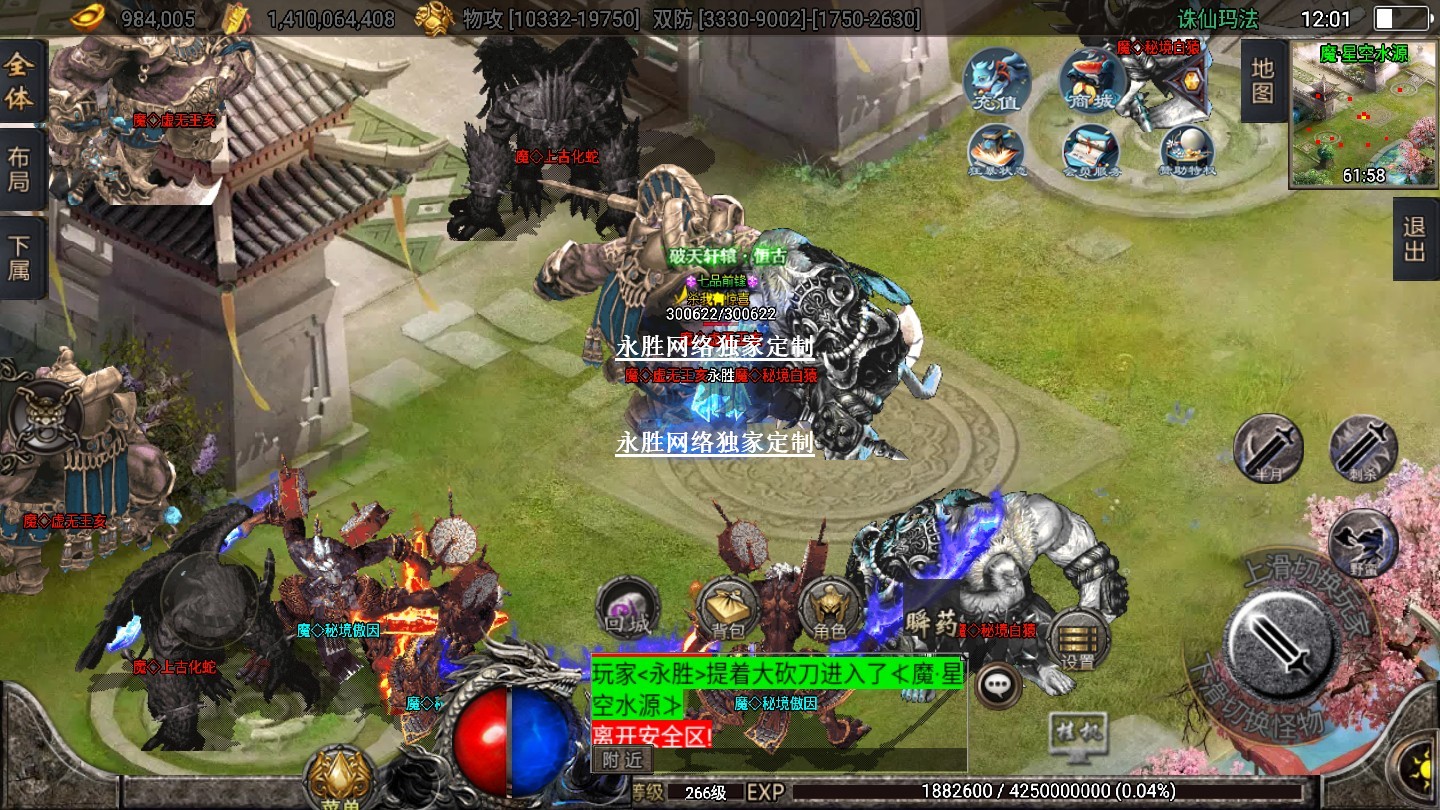This screenshot has width=1440, height=810.
Task: Open the 赞助特权 sponsor privileges icon
Action: pos(1187,154)
